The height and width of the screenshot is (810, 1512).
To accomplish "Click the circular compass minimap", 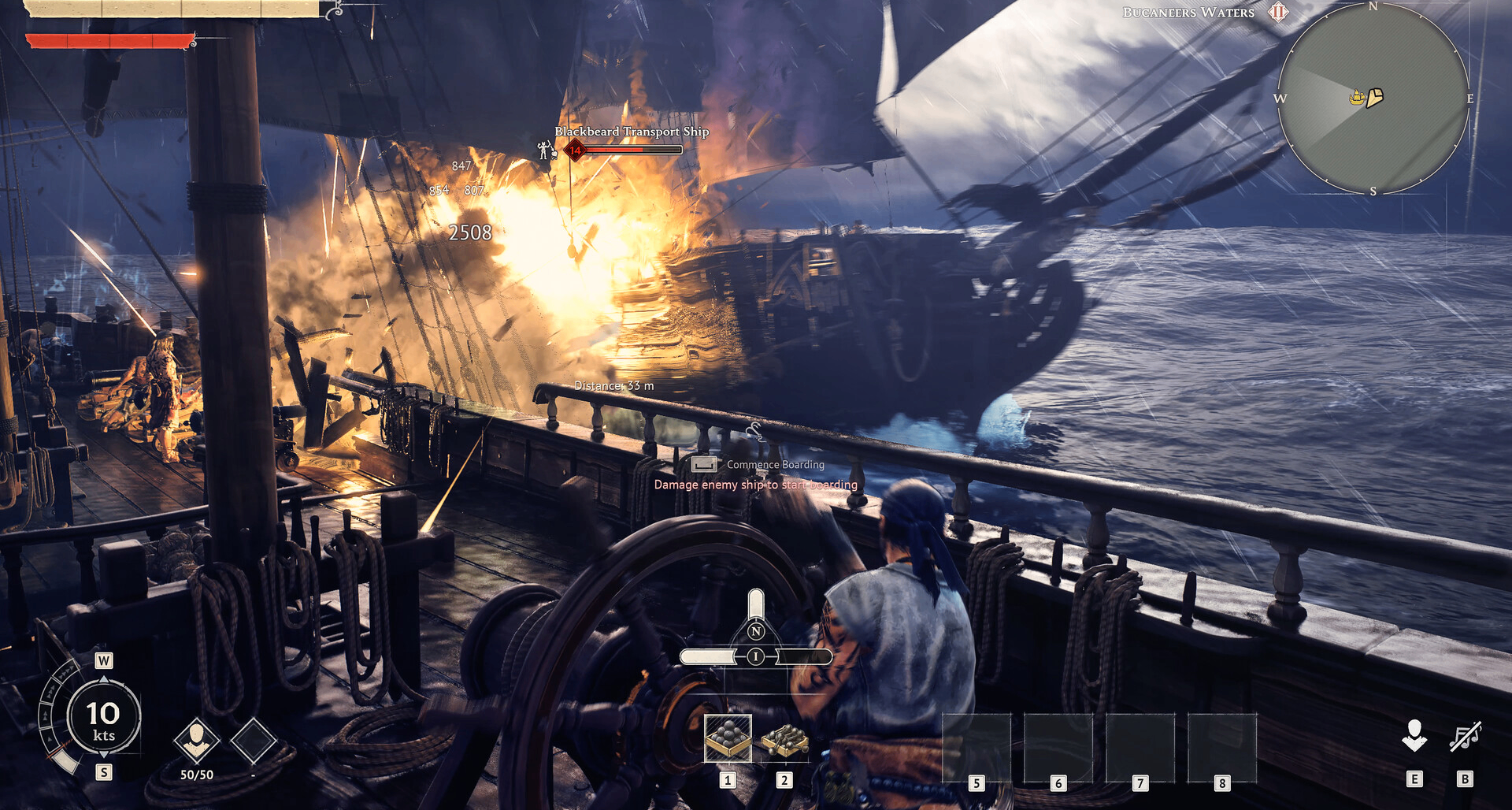I will coord(1373,99).
